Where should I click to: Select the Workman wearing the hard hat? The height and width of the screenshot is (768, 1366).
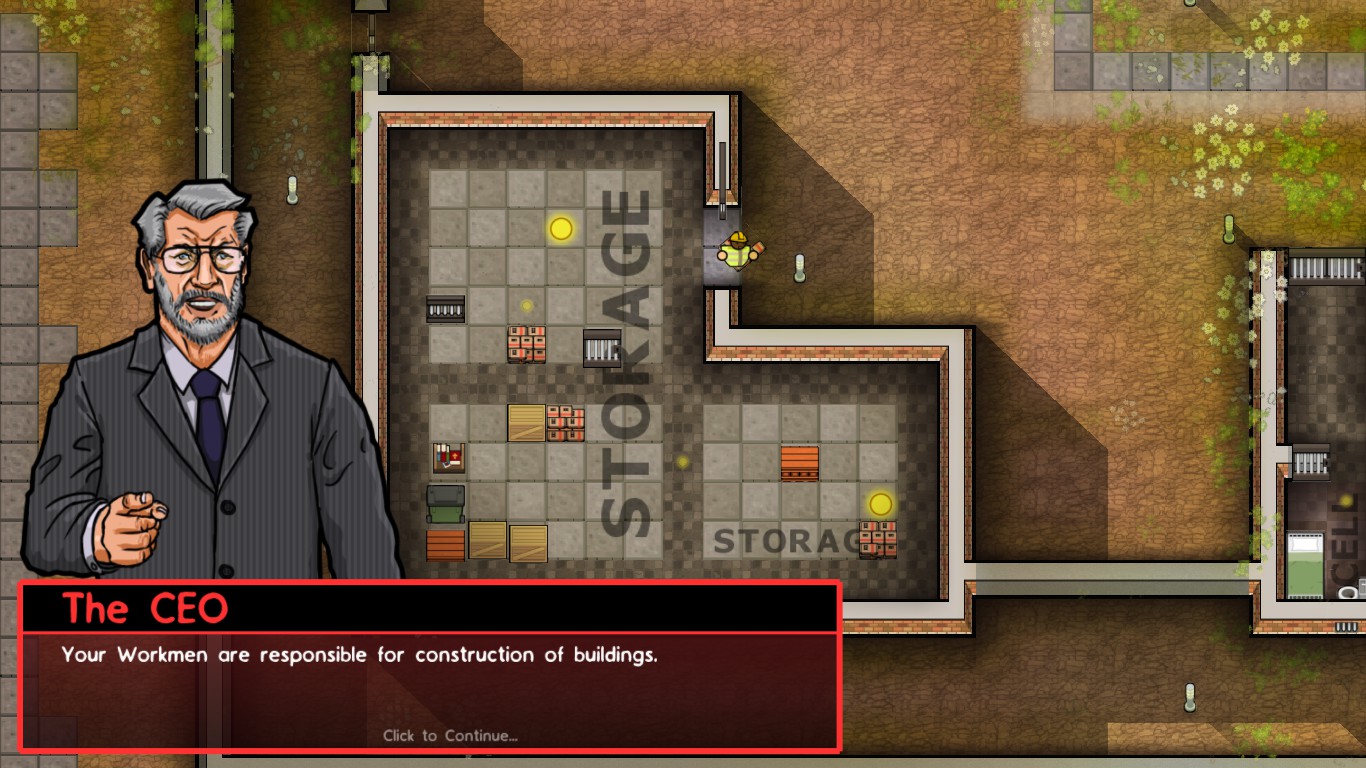737,250
